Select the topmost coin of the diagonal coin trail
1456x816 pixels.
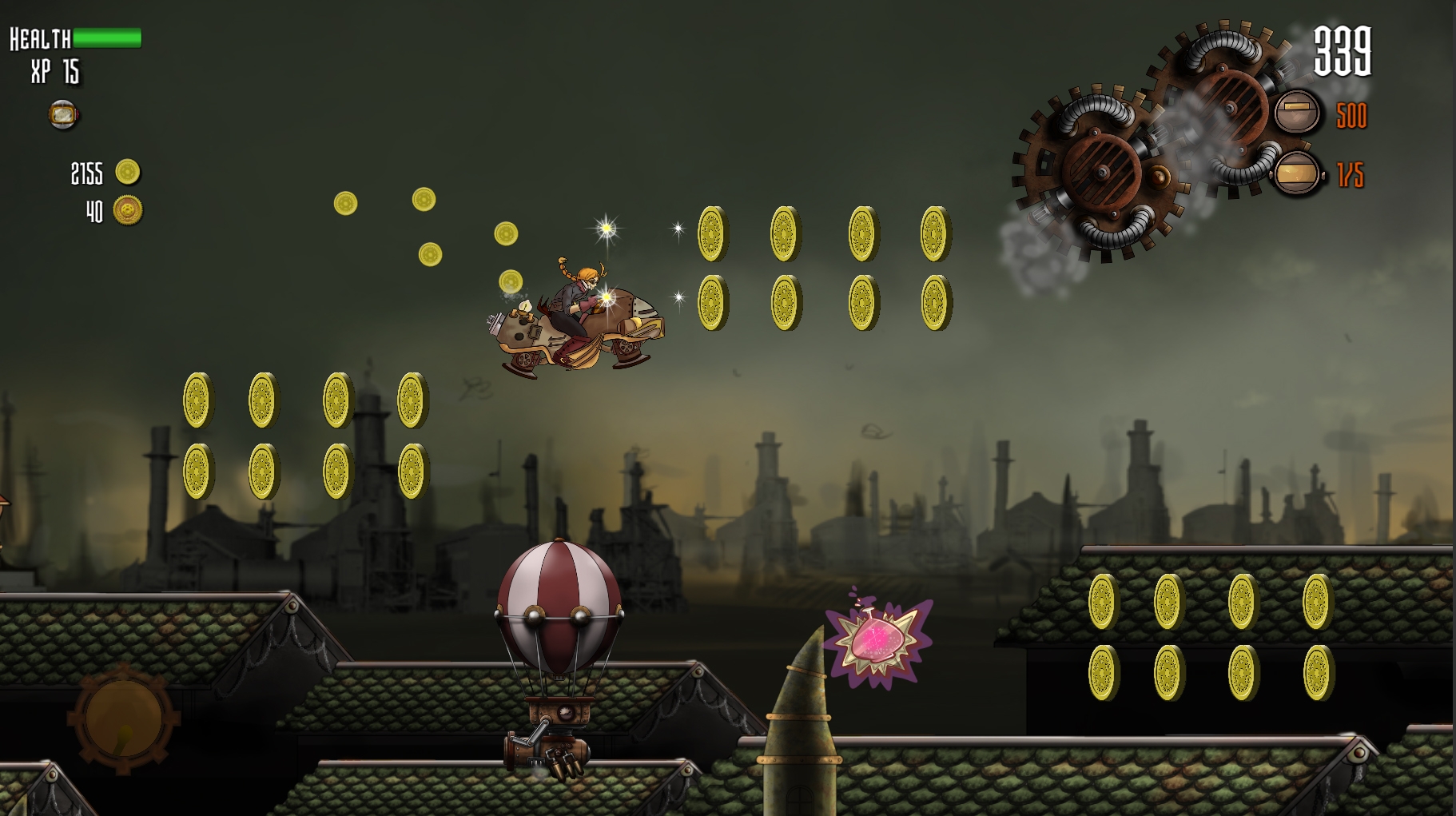(424, 197)
